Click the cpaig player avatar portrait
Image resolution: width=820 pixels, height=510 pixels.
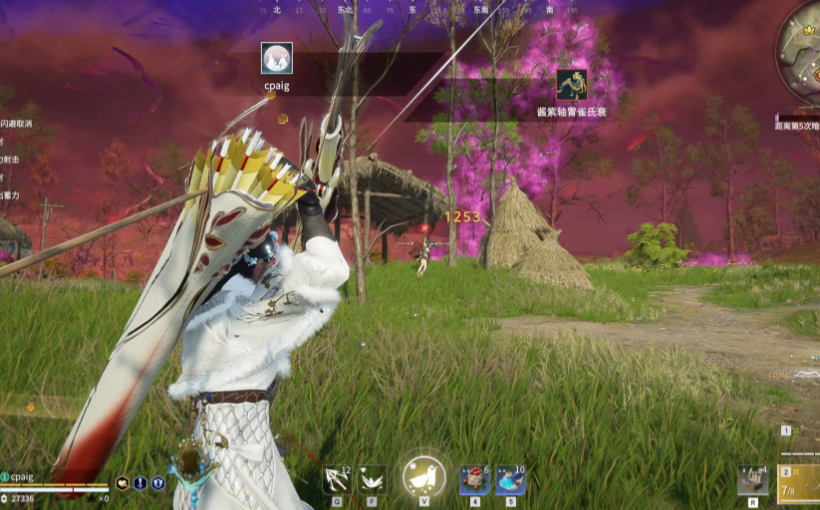click(x=277, y=58)
